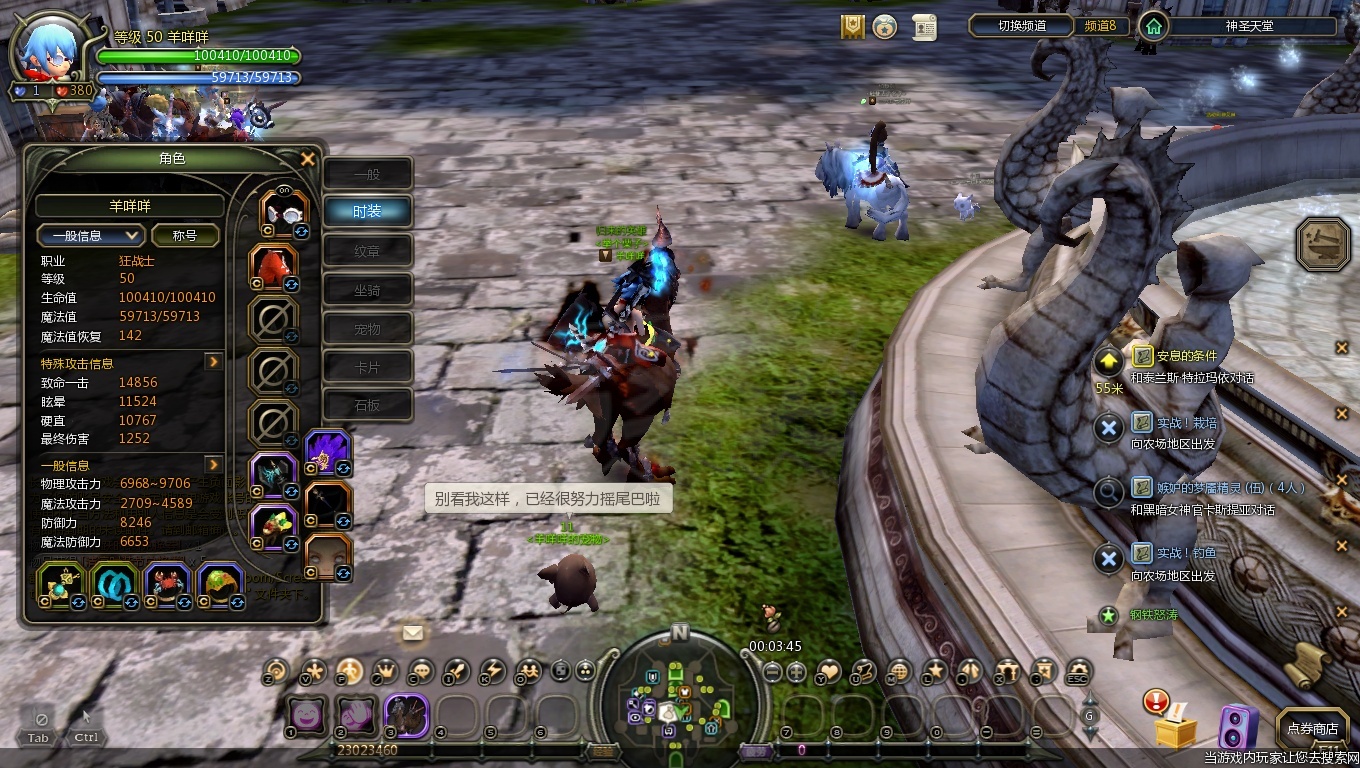The width and height of the screenshot is (1360, 768).
Task: Open the 点券商店 cash shop
Action: [x=1312, y=729]
